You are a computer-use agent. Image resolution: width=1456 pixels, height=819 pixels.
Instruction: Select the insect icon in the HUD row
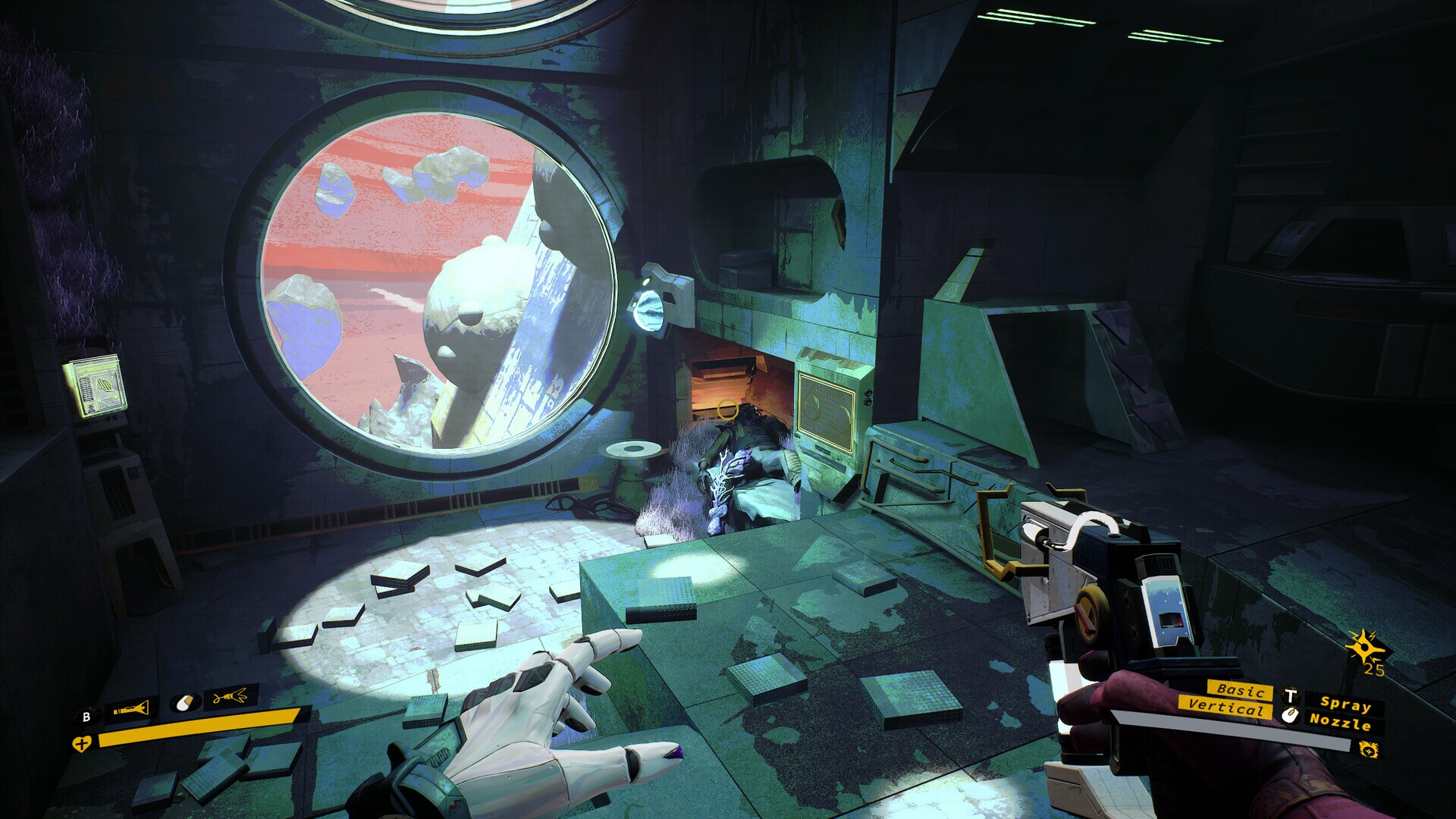click(230, 696)
